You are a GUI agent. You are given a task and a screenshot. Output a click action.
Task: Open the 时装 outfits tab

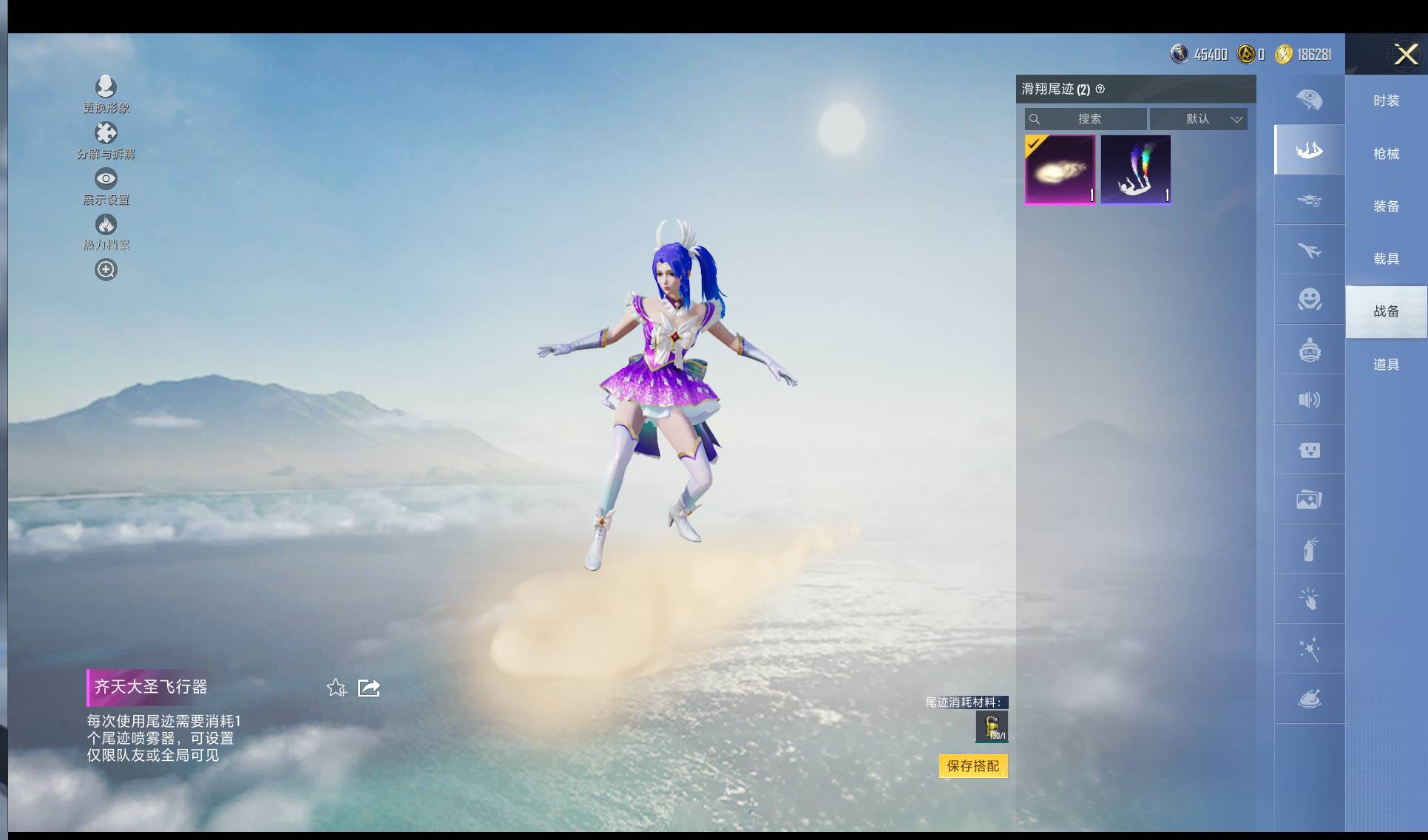pos(1386,101)
